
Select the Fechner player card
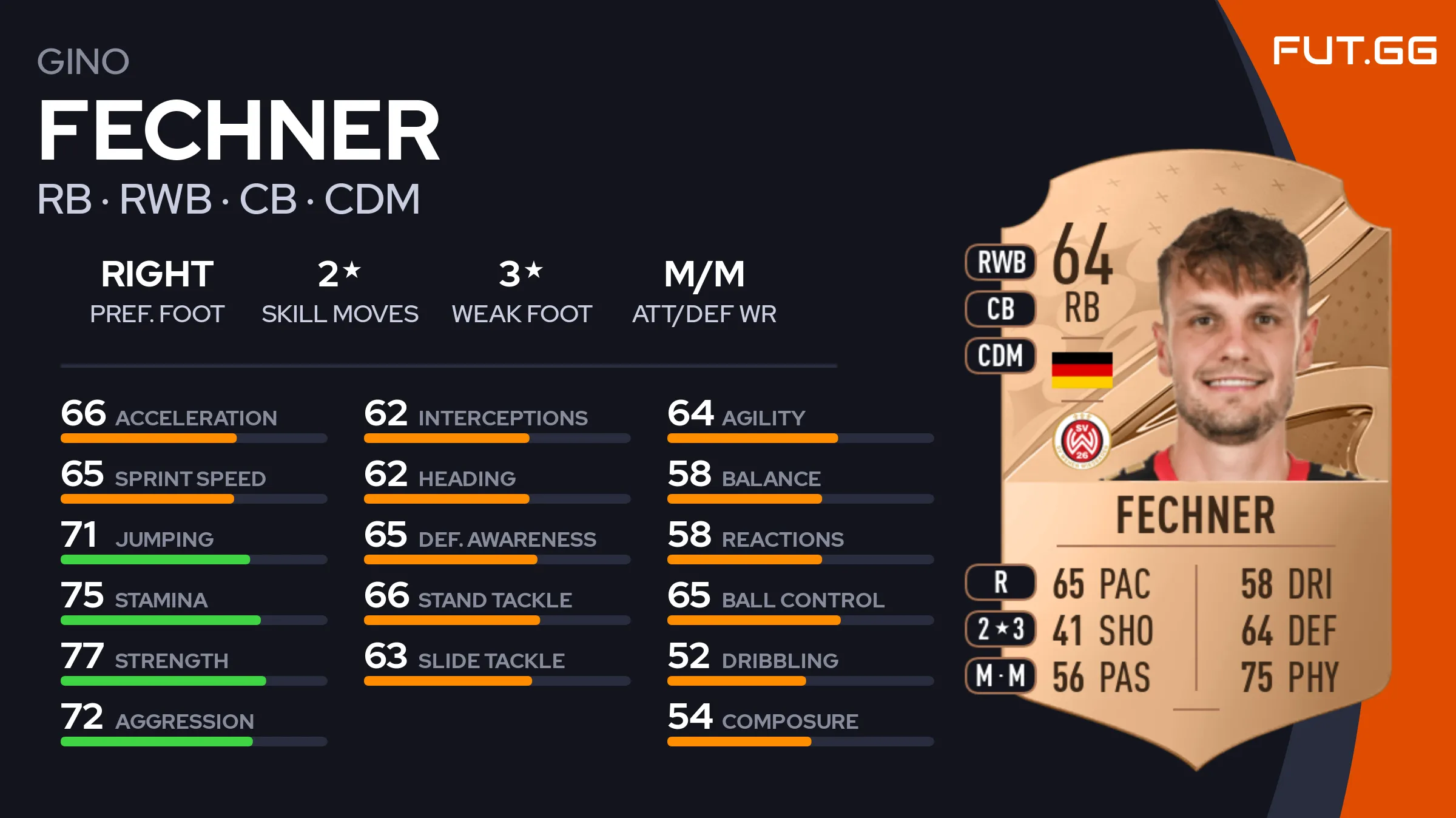pos(1195,461)
